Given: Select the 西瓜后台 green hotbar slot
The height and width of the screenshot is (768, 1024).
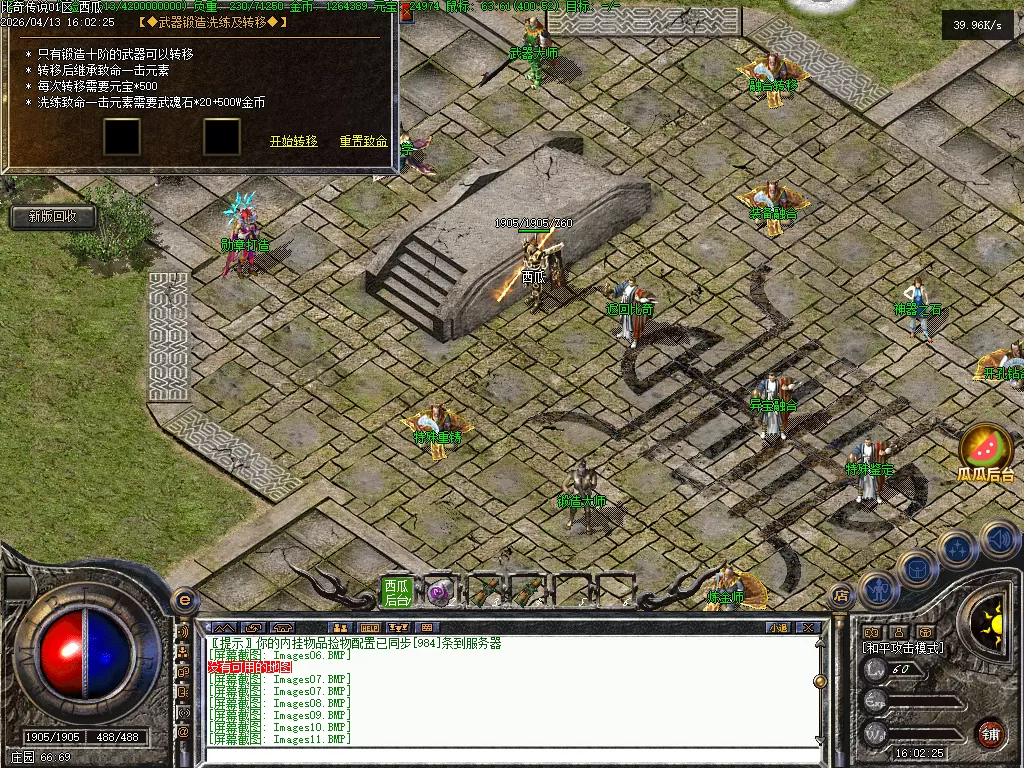Looking at the screenshot, I should tap(397, 592).
